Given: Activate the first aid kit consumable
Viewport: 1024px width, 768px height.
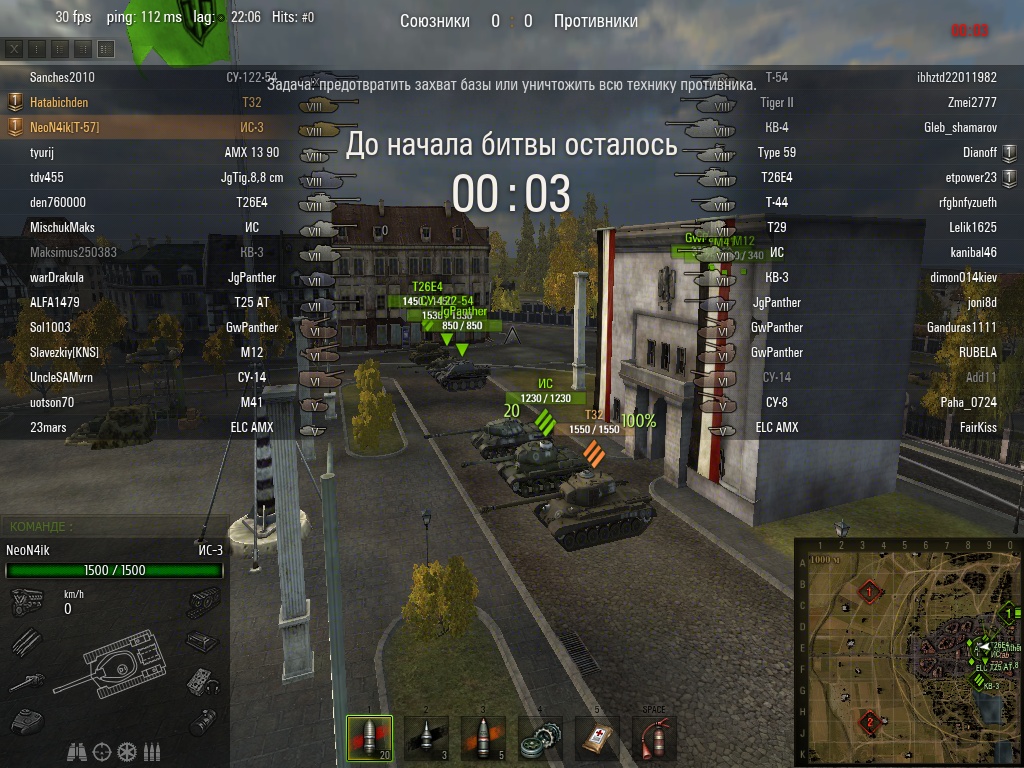Looking at the screenshot, I should tap(597, 739).
